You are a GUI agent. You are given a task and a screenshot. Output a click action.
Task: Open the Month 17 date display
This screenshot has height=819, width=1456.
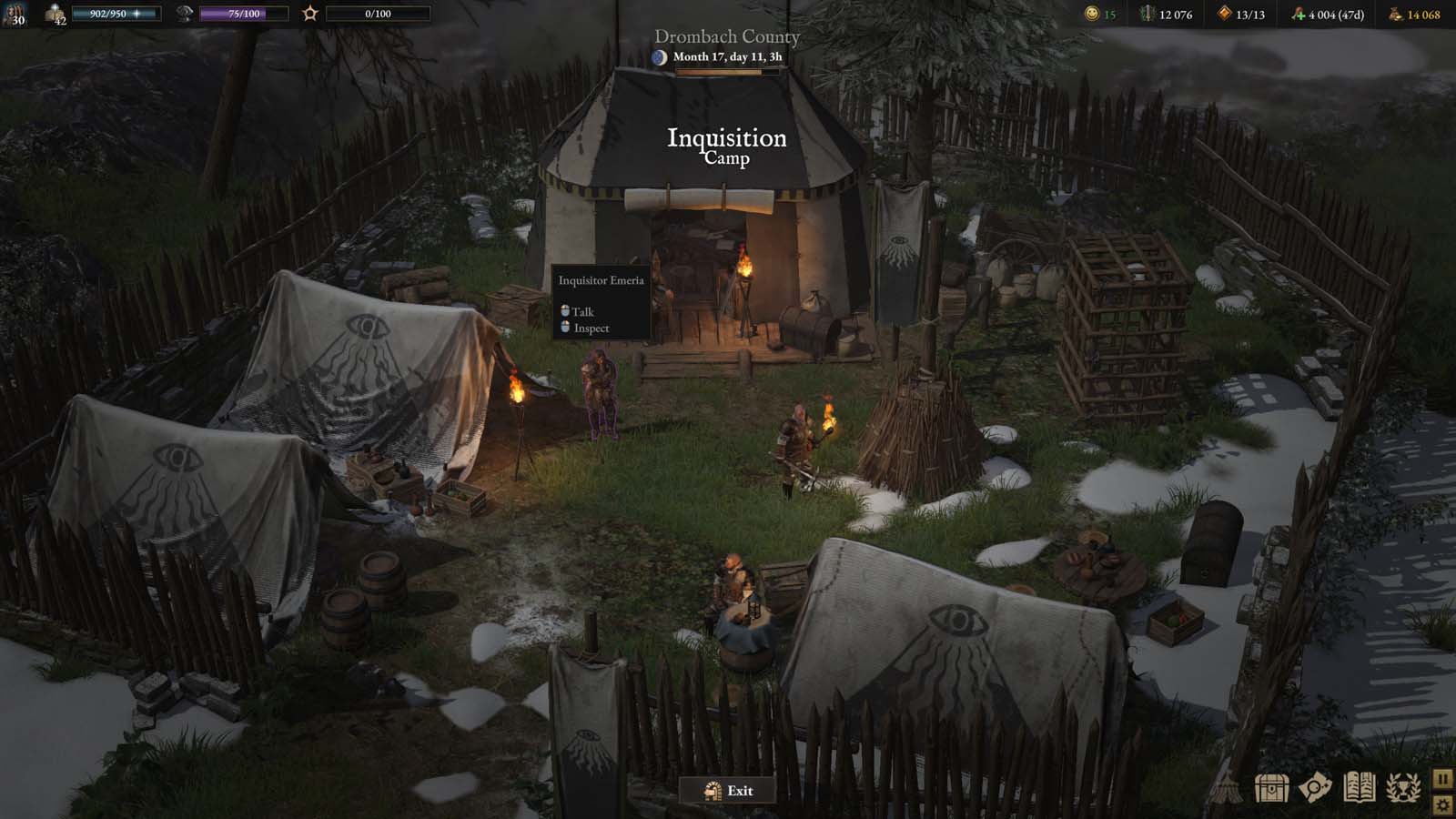[x=728, y=59]
